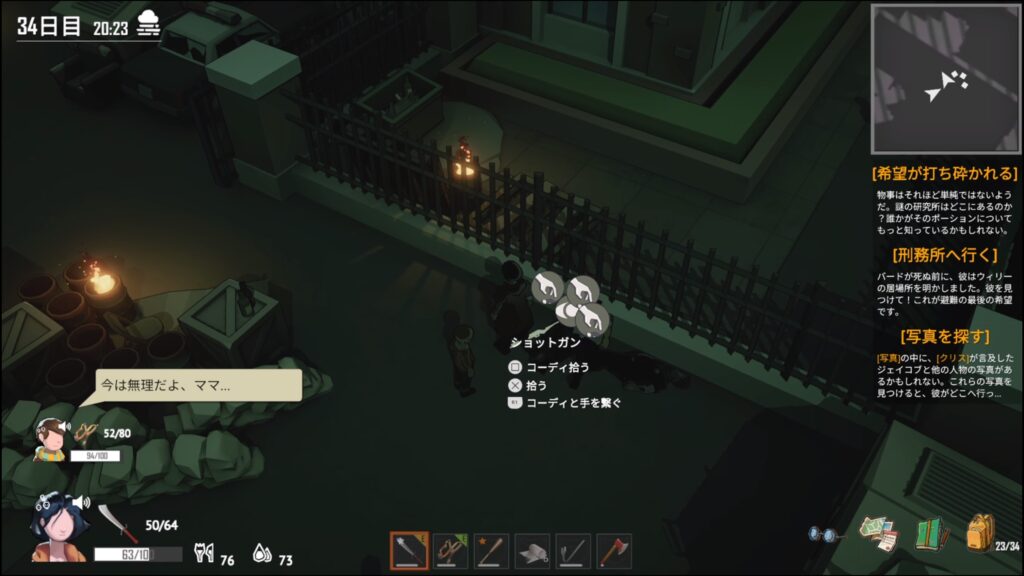Image resolution: width=1024 pixels, height=576 pixels.
Task: Select the pitchfork pole hotbar slot
Action: point(573,550)
